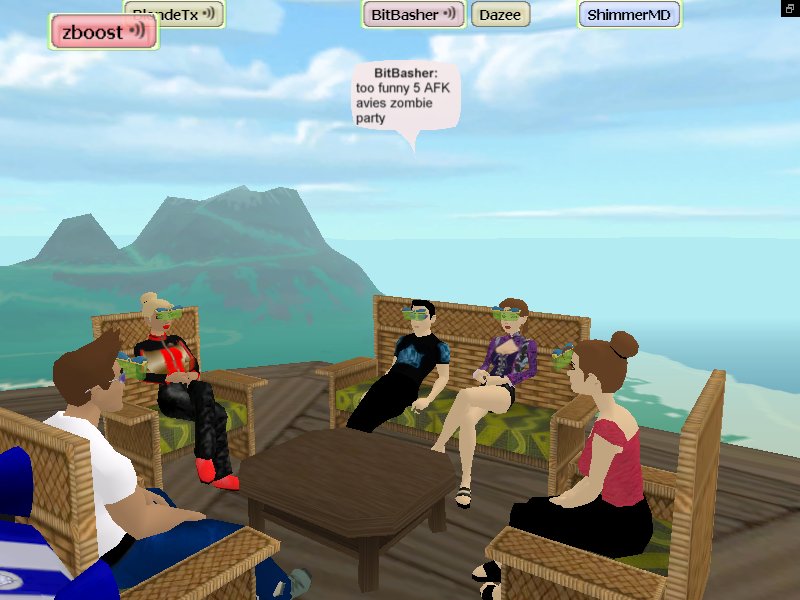Image resolution: width=800 pixels, height=600 pixels.
Task: Select the BitBasher name tag
Action: [x=413, y=14]
